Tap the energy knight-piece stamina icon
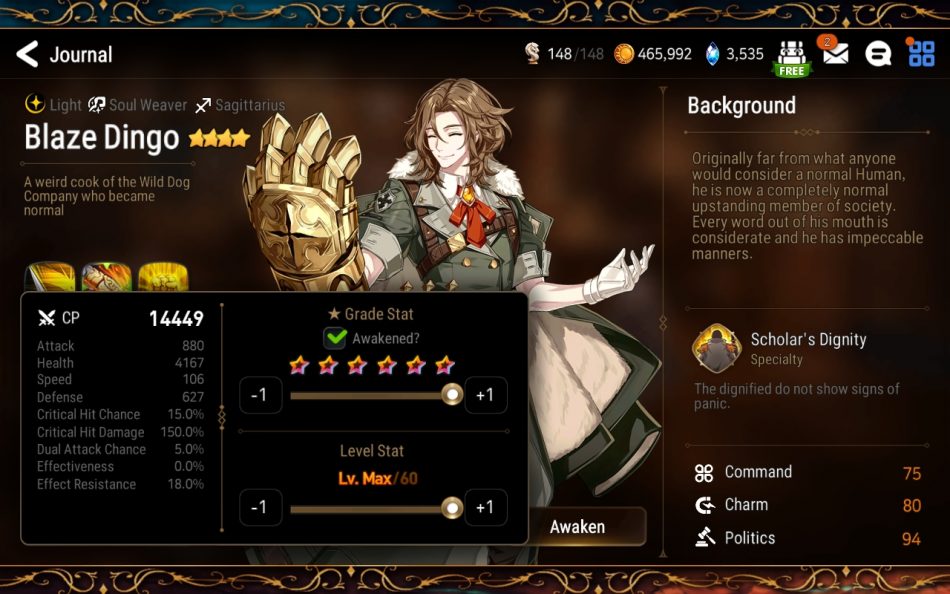This screenshot has height=594, width=950. click(533, 54)
